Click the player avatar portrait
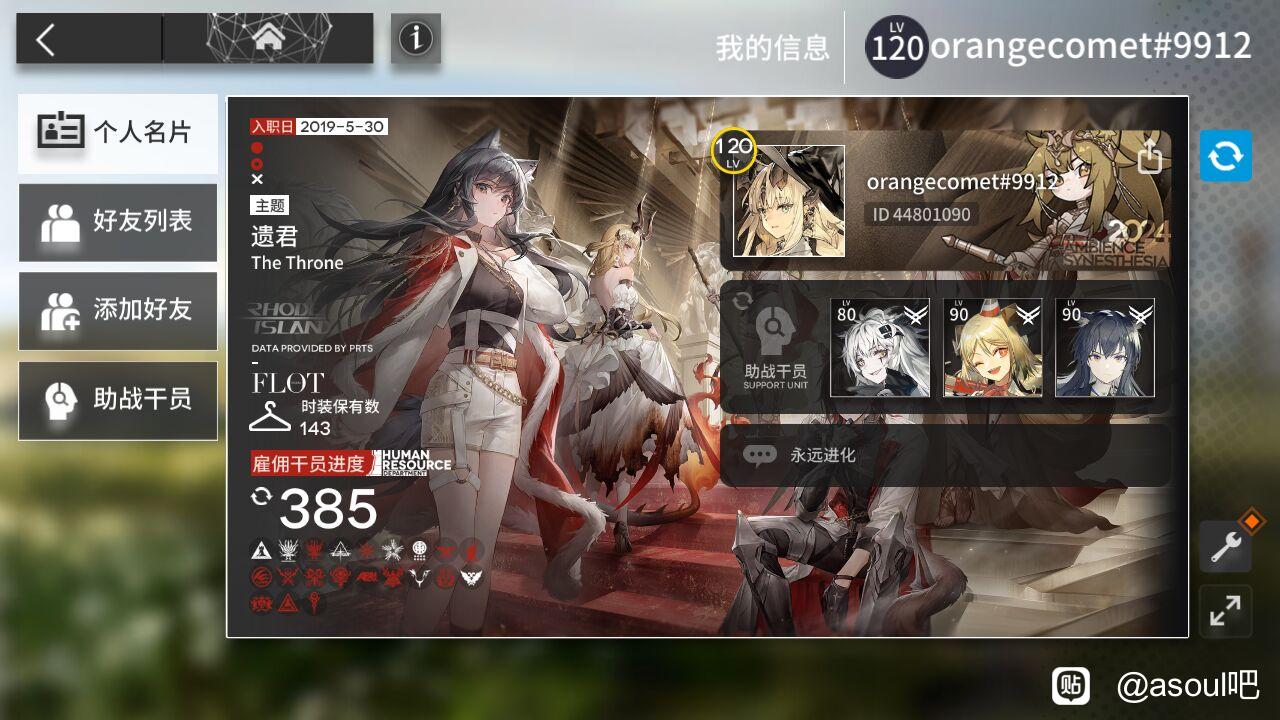 coord(788,201)
